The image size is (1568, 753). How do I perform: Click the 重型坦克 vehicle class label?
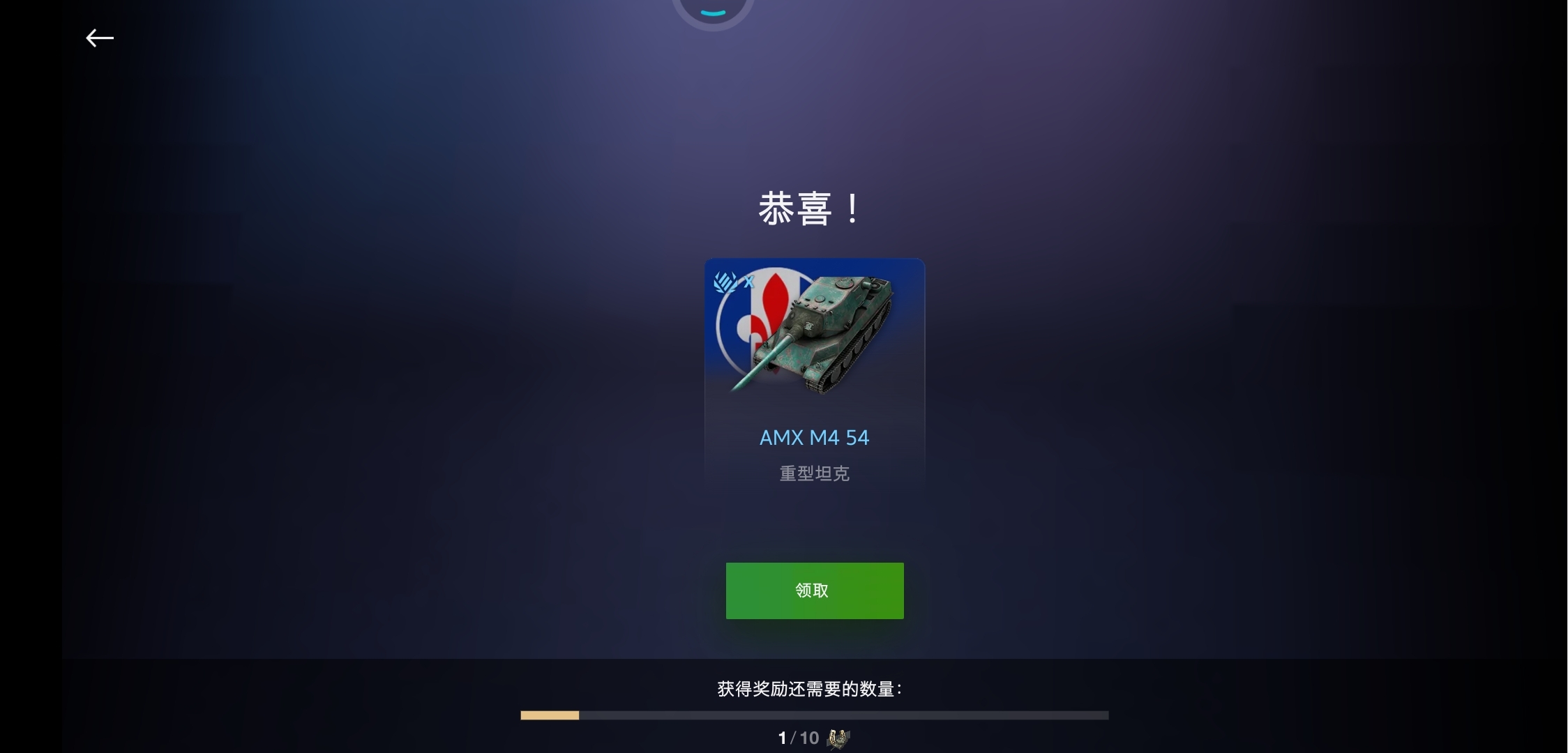pos(814,474)
